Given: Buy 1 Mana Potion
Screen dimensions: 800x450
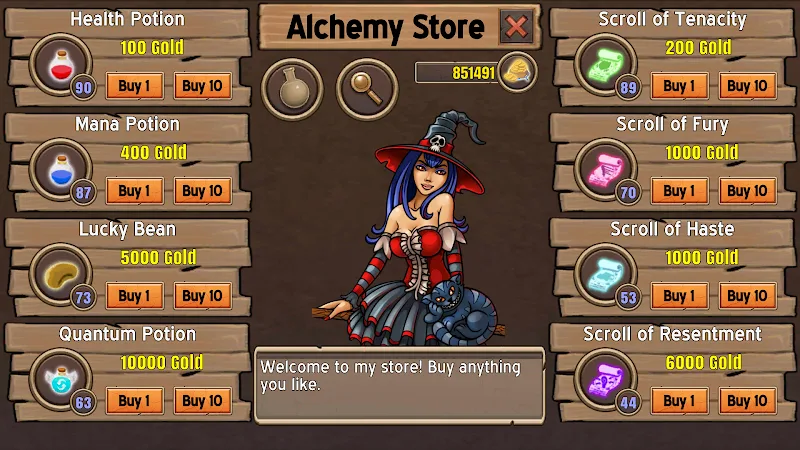Looking at the screenshot, I should [135, 191].
